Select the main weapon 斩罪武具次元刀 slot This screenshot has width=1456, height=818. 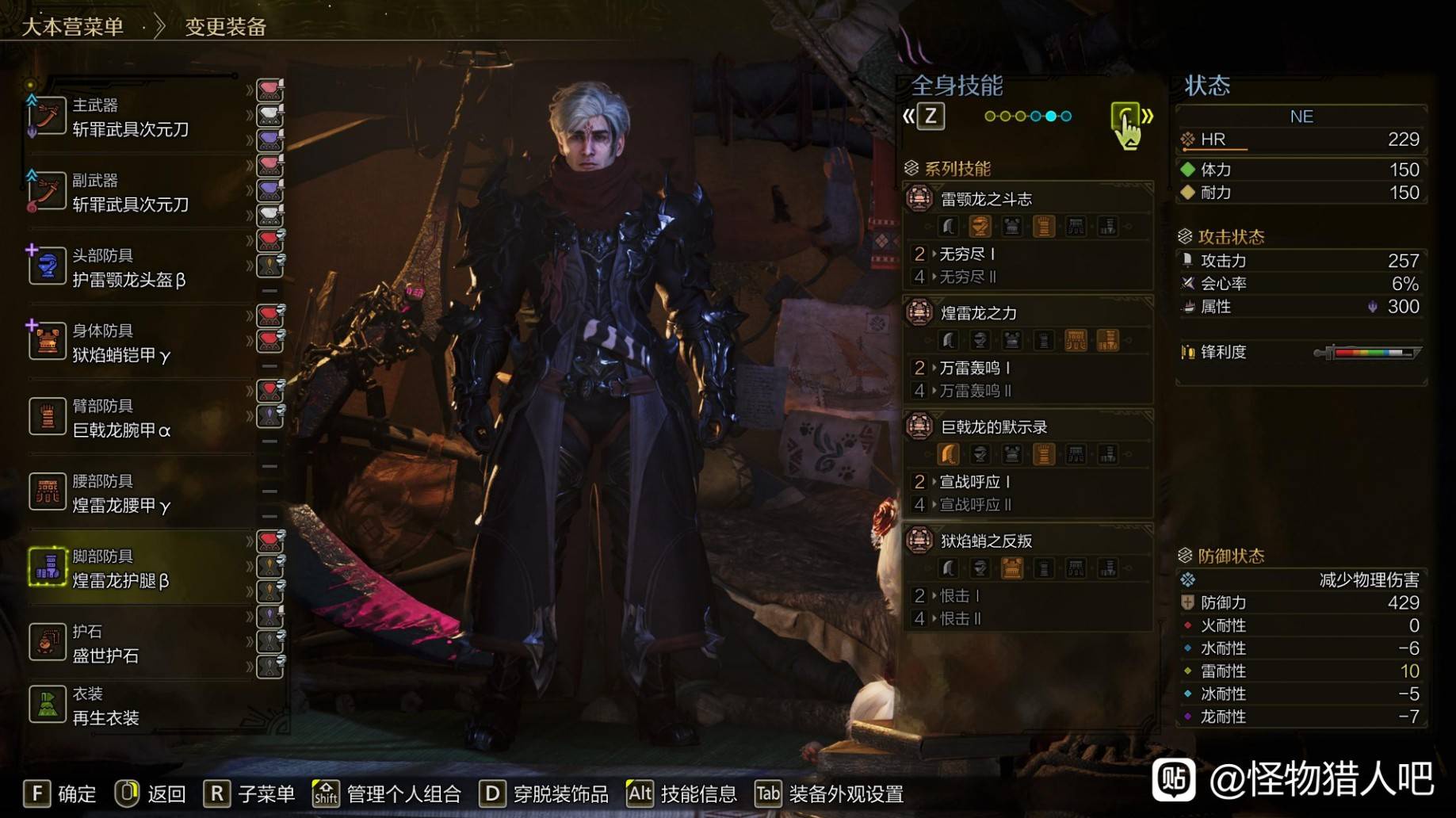[x=131, y=118]
